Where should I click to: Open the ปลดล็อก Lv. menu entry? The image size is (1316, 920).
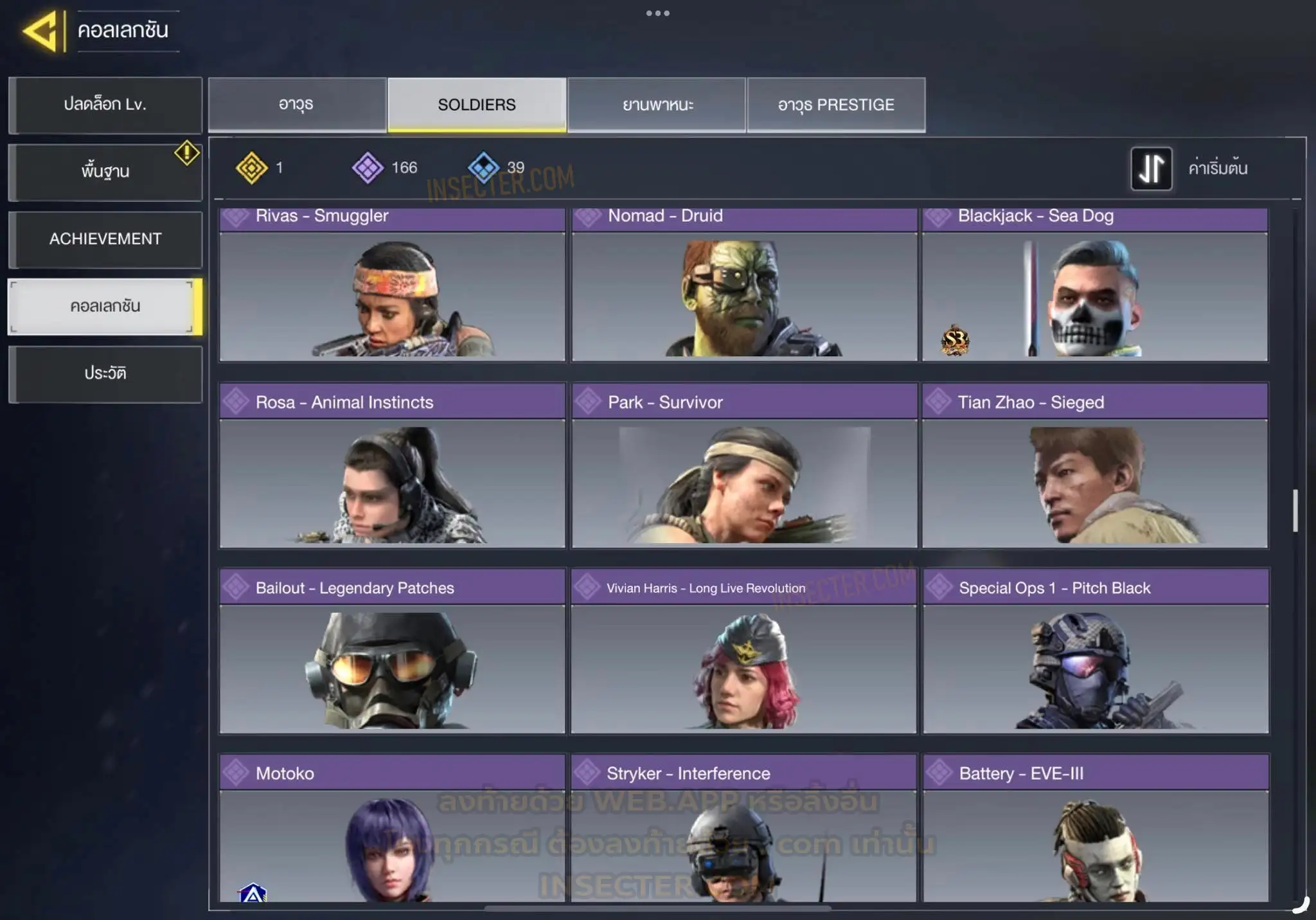pos(105,105)
